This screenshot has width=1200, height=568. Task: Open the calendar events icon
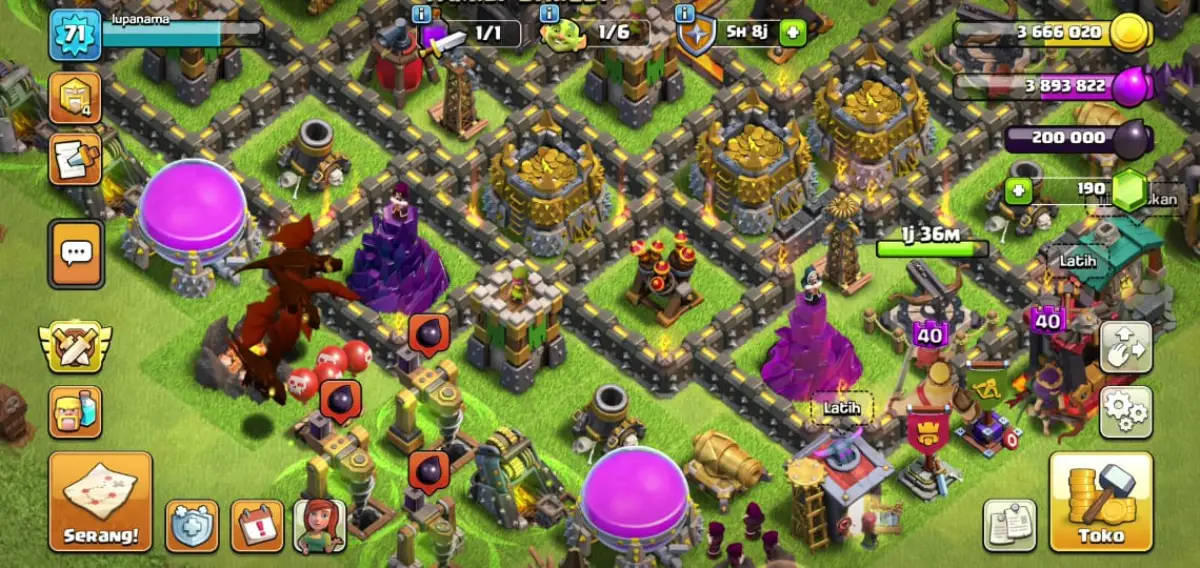(x=257, y=526)
